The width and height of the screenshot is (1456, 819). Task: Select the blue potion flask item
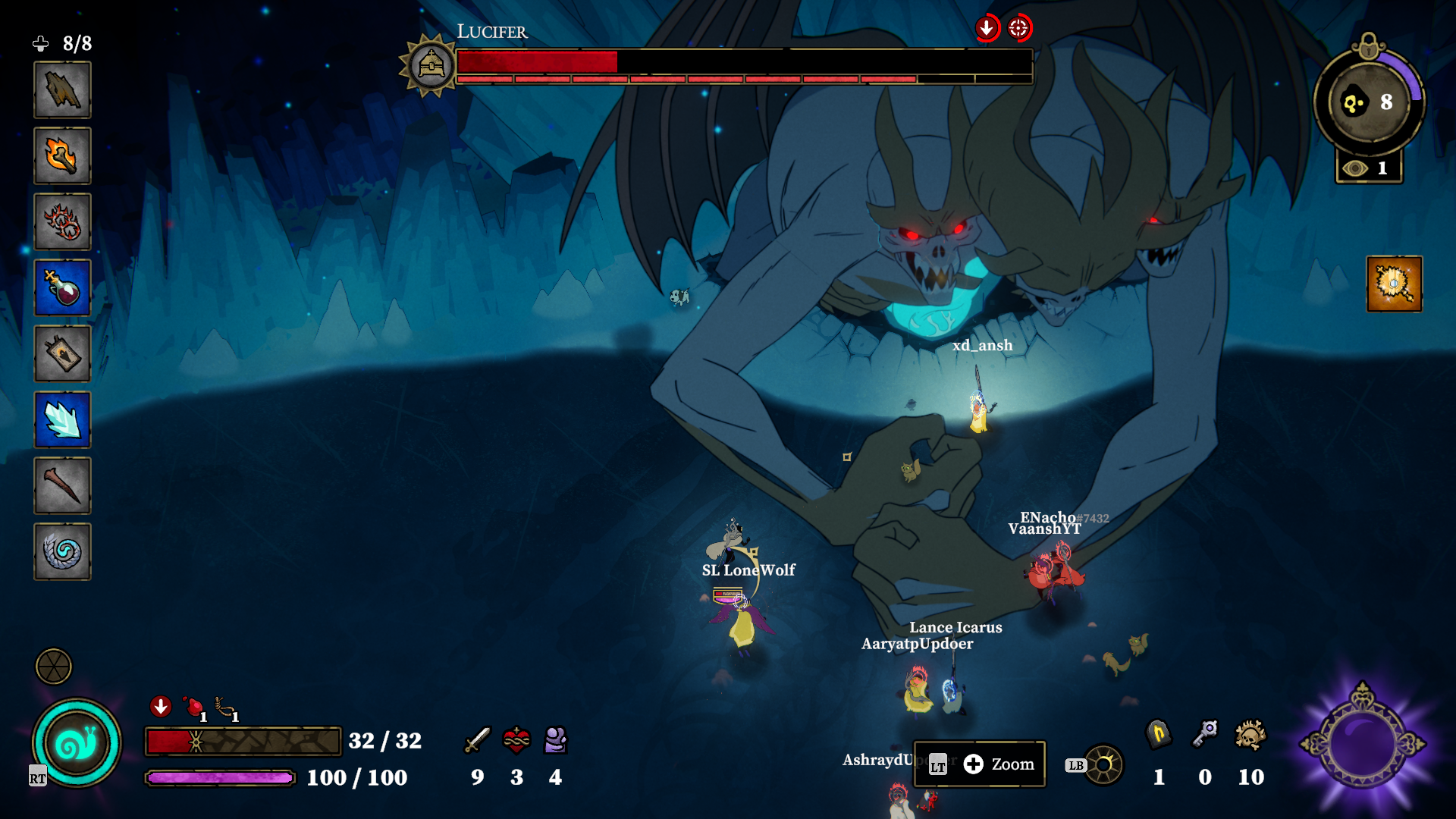[62, 288]
